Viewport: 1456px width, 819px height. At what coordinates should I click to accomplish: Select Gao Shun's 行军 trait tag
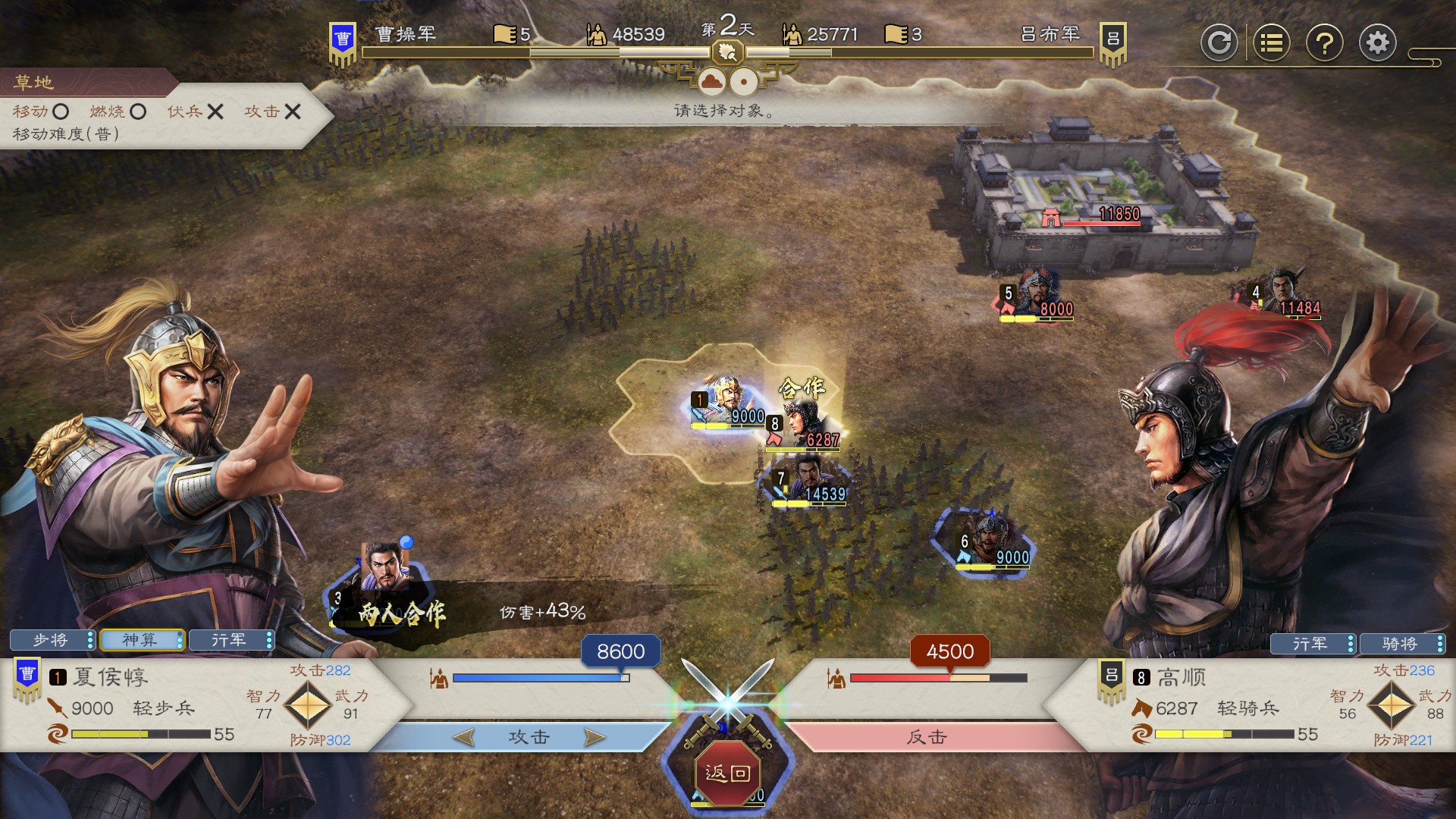pos(1312,644)
